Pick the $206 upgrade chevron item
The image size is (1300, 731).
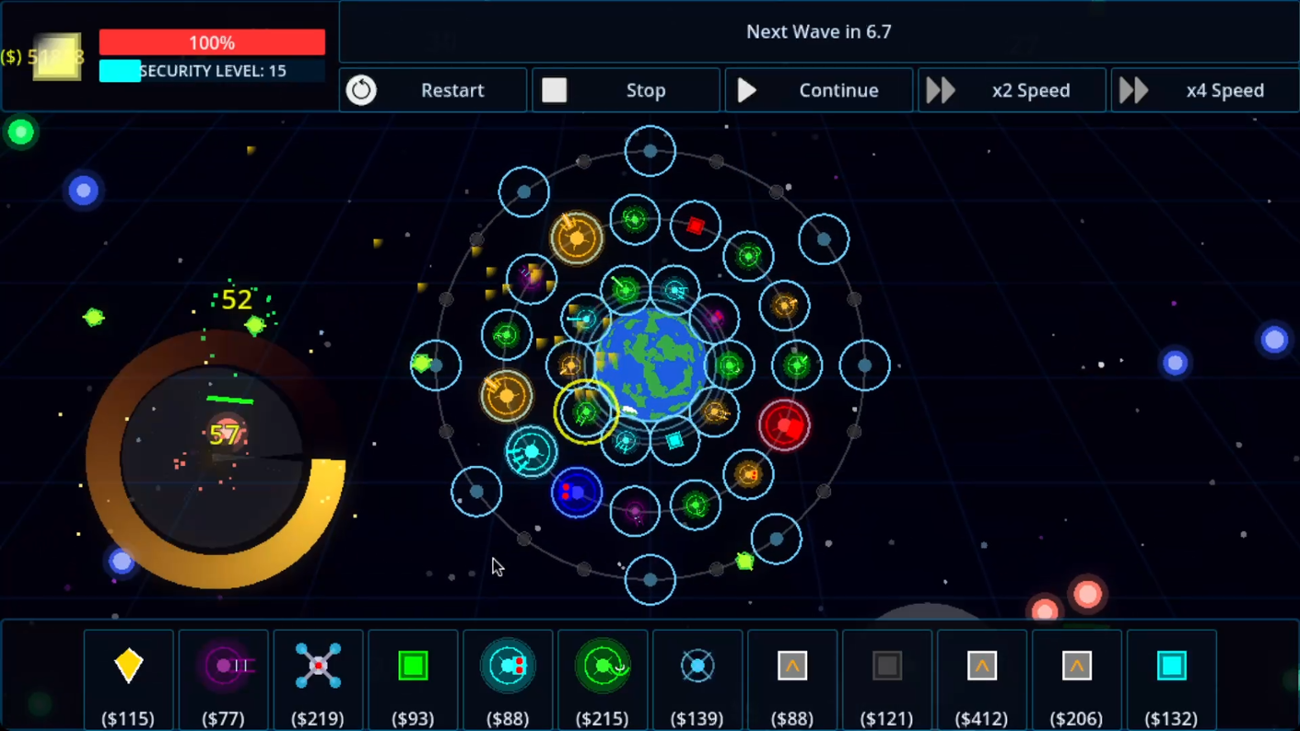(x=1076, y=666)
